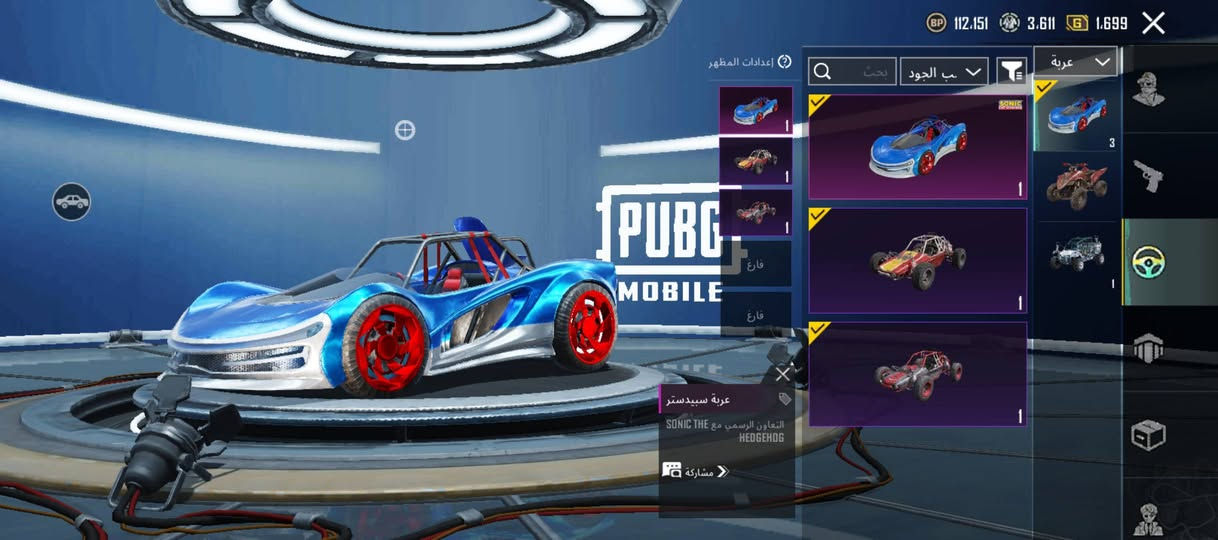Open the filter funnel options
The width and height of the screenshot is (1218, 540).
(1012, 71)
